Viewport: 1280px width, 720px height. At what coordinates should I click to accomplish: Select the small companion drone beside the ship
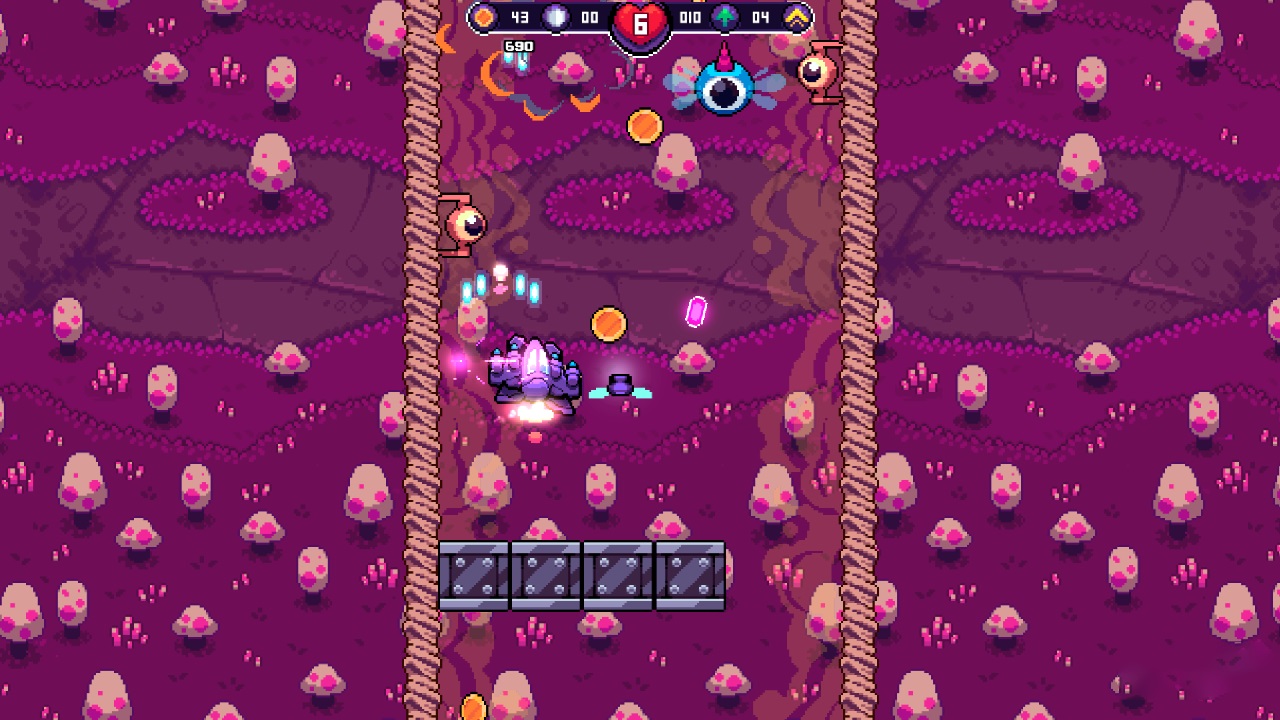[x=622, y=385]
